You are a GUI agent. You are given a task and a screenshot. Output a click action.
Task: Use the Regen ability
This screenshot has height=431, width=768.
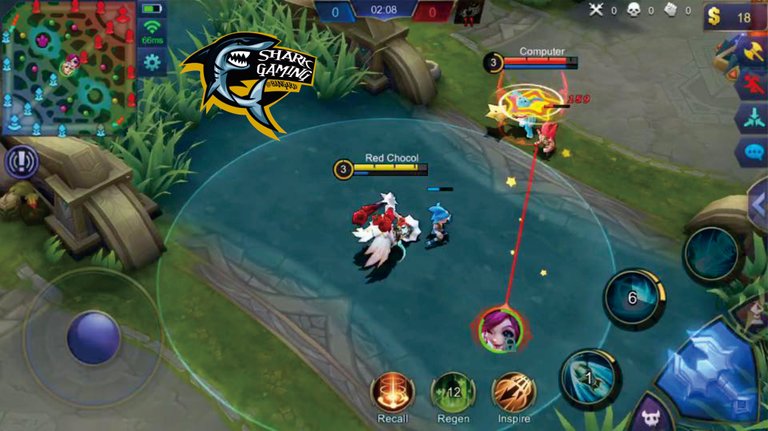click(x=452, y=391)
